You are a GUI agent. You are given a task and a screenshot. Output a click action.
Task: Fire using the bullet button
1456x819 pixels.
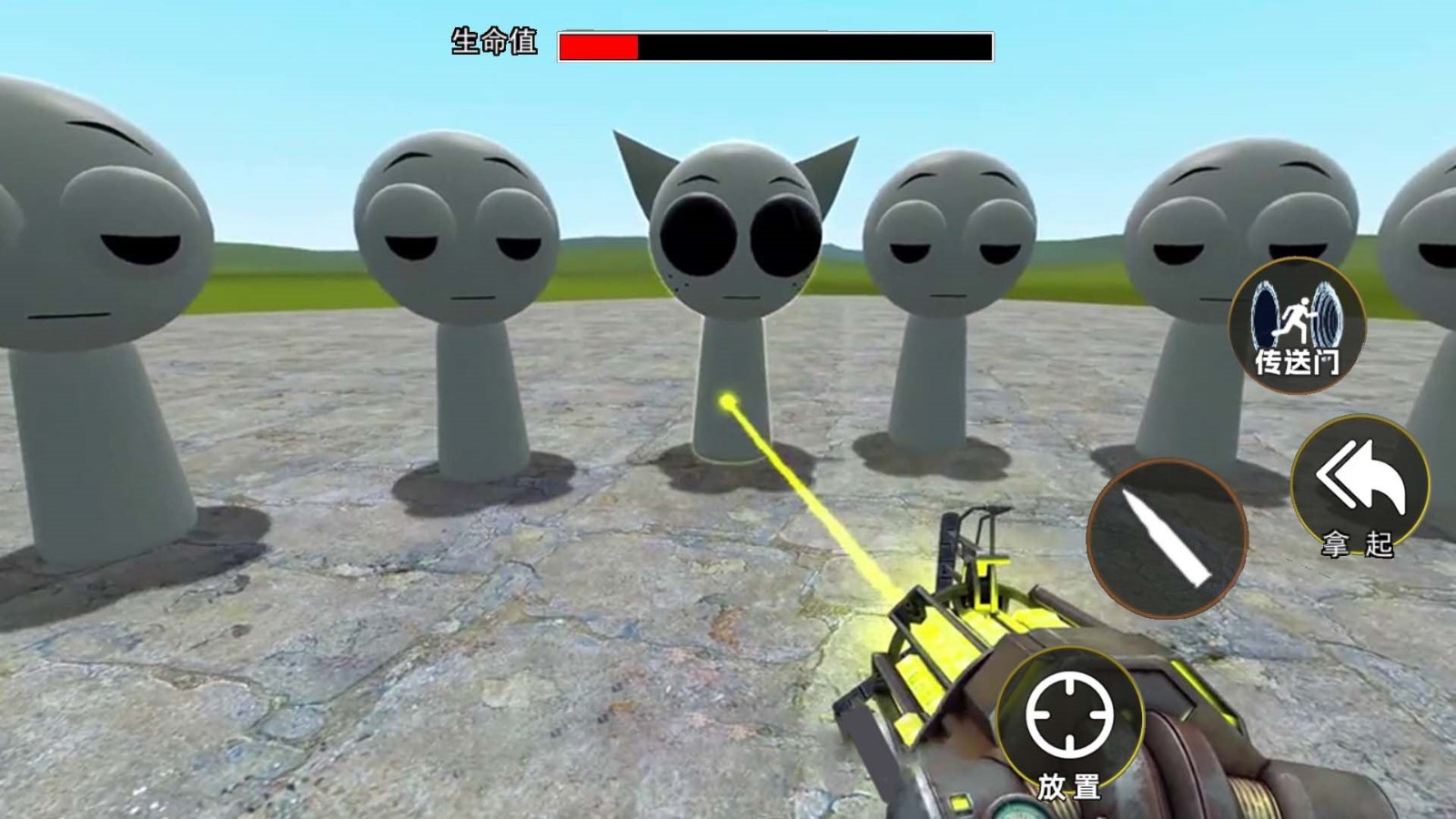click(x=1167, y=537)
